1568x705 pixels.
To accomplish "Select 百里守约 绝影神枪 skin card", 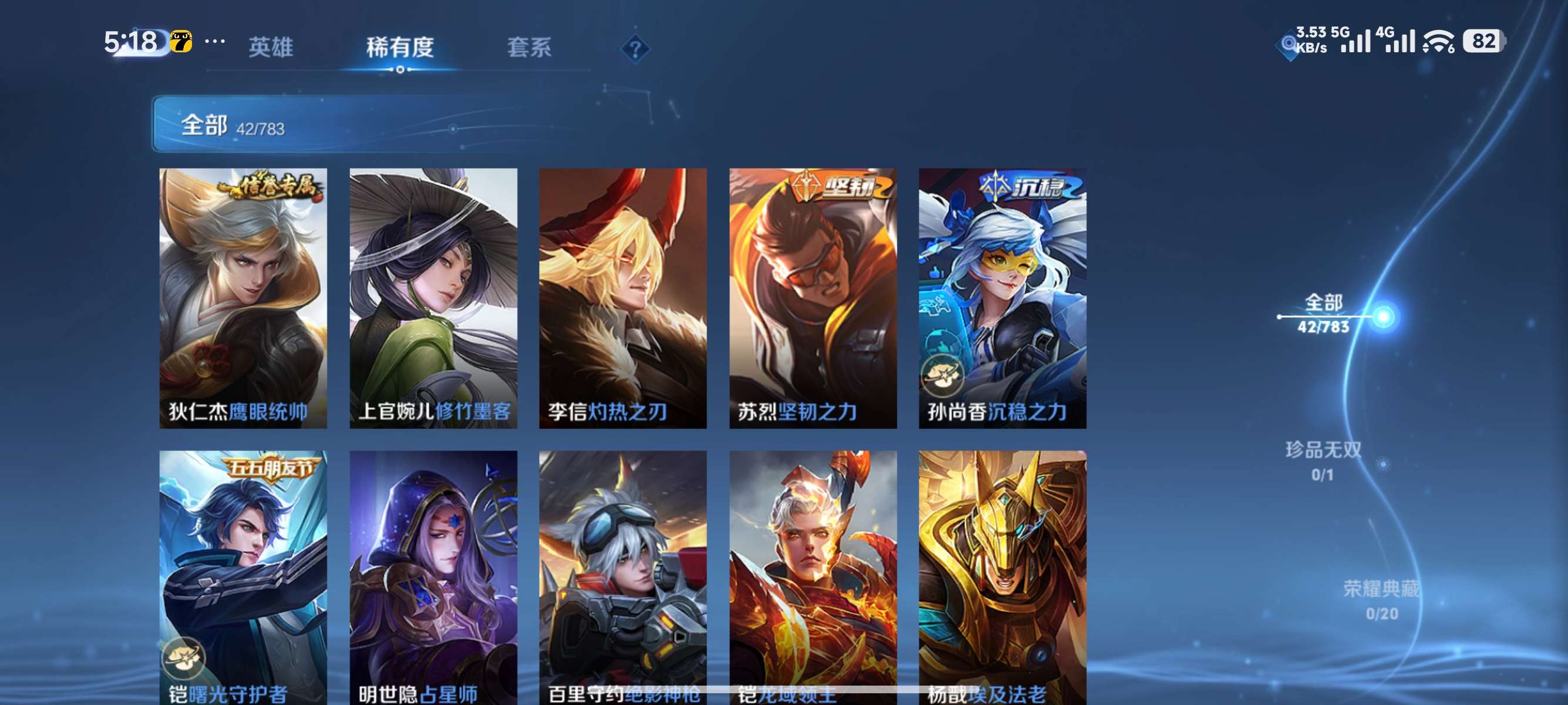I will pos(623,577).
